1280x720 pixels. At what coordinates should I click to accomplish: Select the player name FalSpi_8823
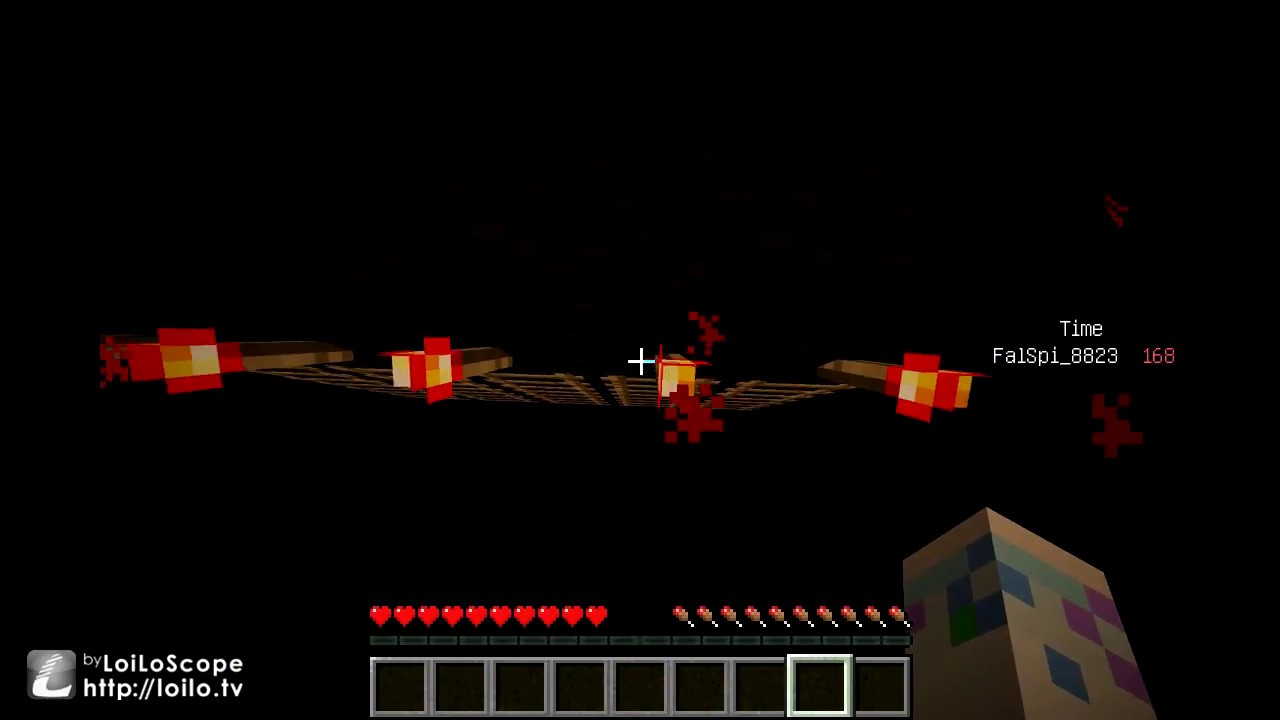tap(1054, 356)
